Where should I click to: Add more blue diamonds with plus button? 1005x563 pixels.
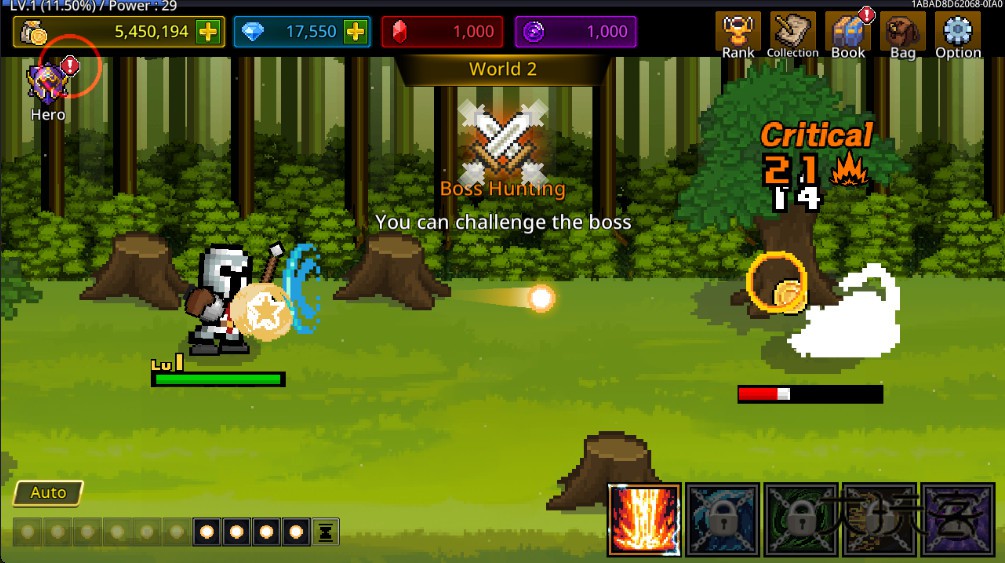[356, 31]
